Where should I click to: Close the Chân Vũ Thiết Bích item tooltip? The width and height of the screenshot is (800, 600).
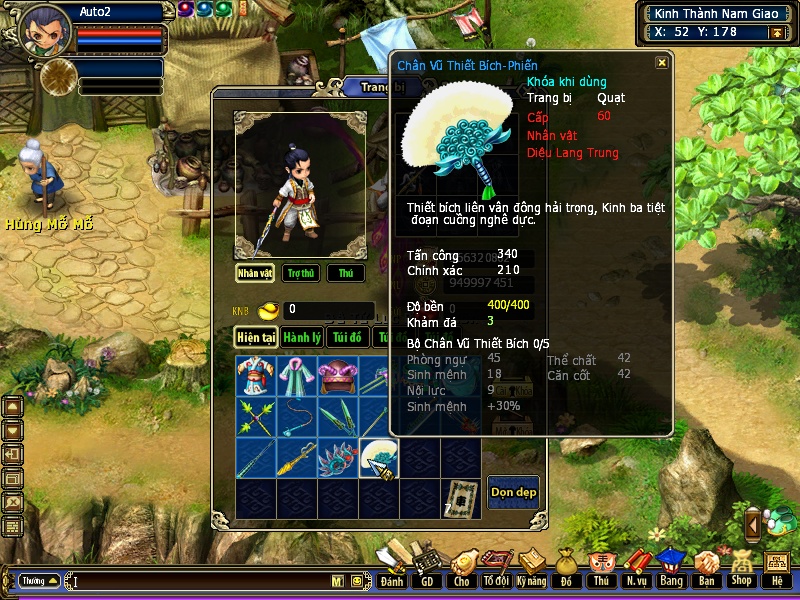point(661,62)
